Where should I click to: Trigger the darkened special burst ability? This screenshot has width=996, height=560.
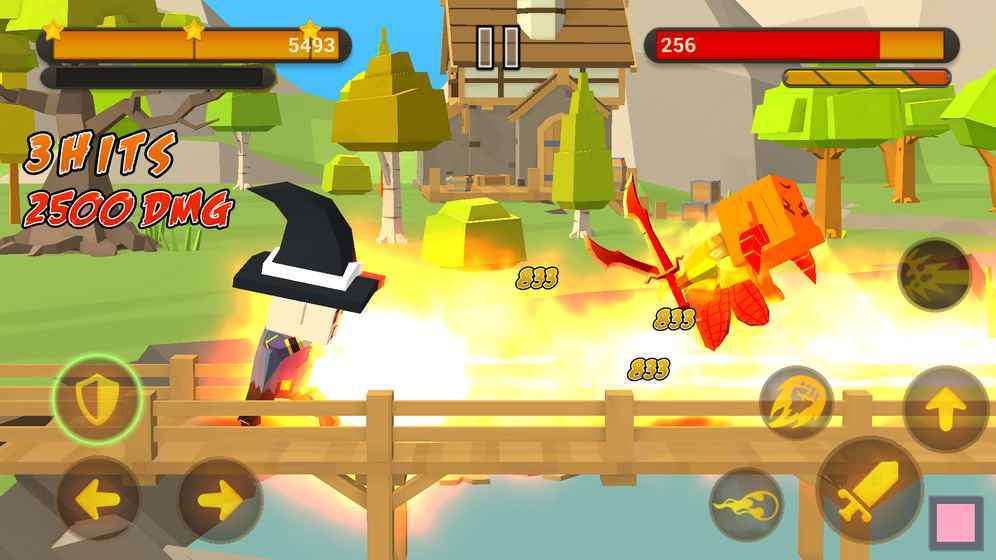point(933,273)
